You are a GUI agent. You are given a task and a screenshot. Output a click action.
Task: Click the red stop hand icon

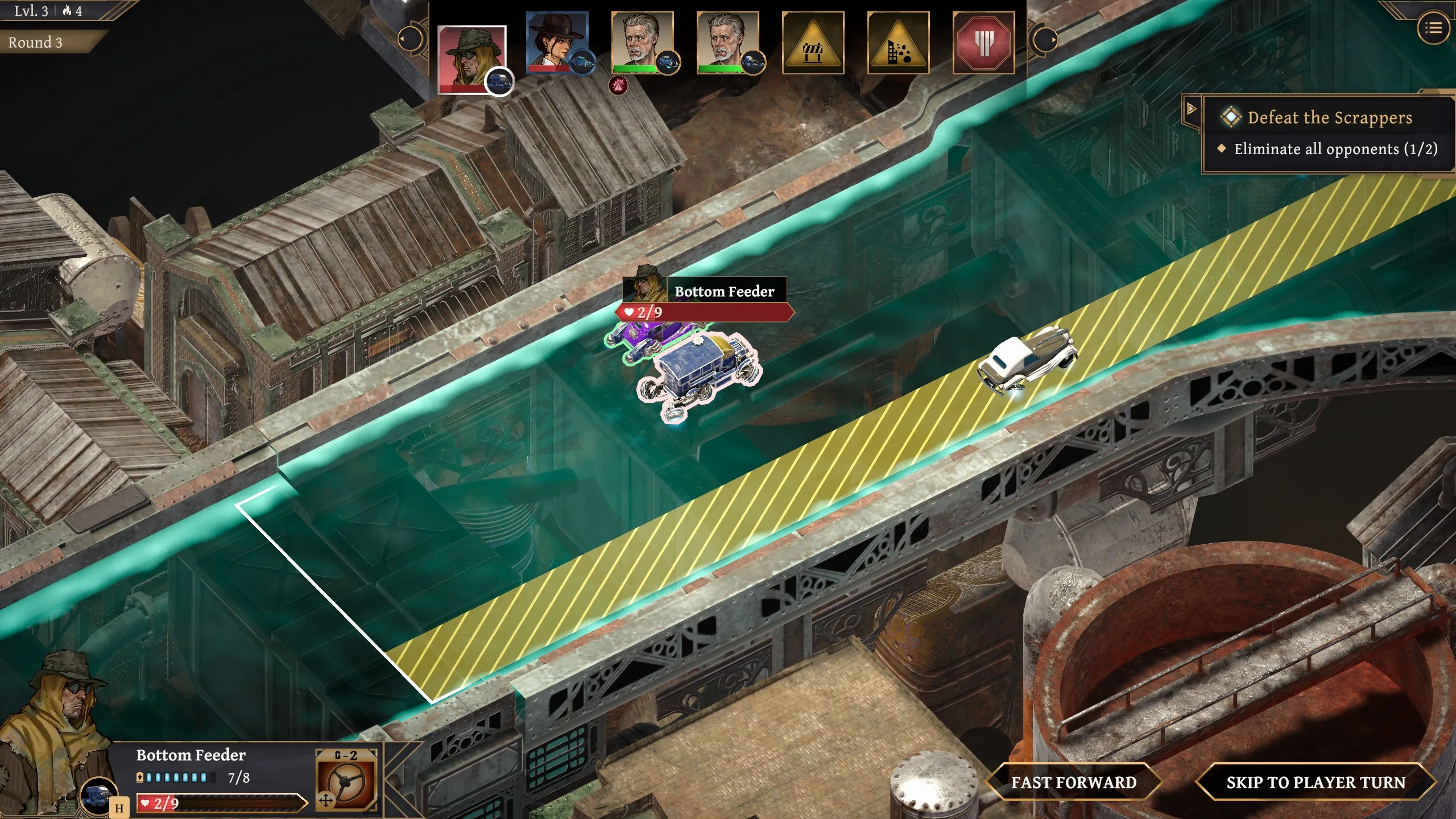tap(983, 43)
